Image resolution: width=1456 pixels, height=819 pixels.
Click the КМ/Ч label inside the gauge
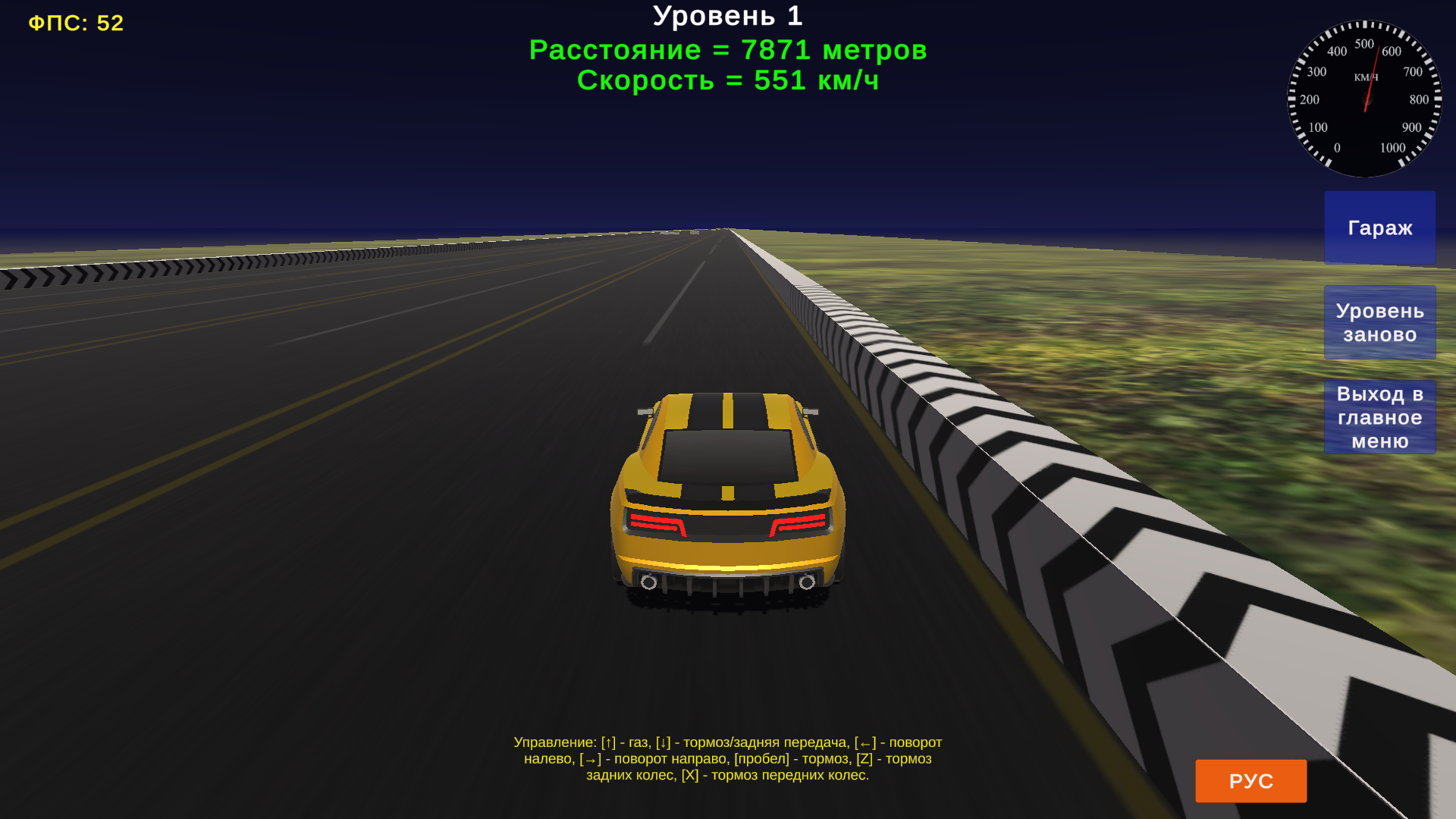tap(1365, 76)
